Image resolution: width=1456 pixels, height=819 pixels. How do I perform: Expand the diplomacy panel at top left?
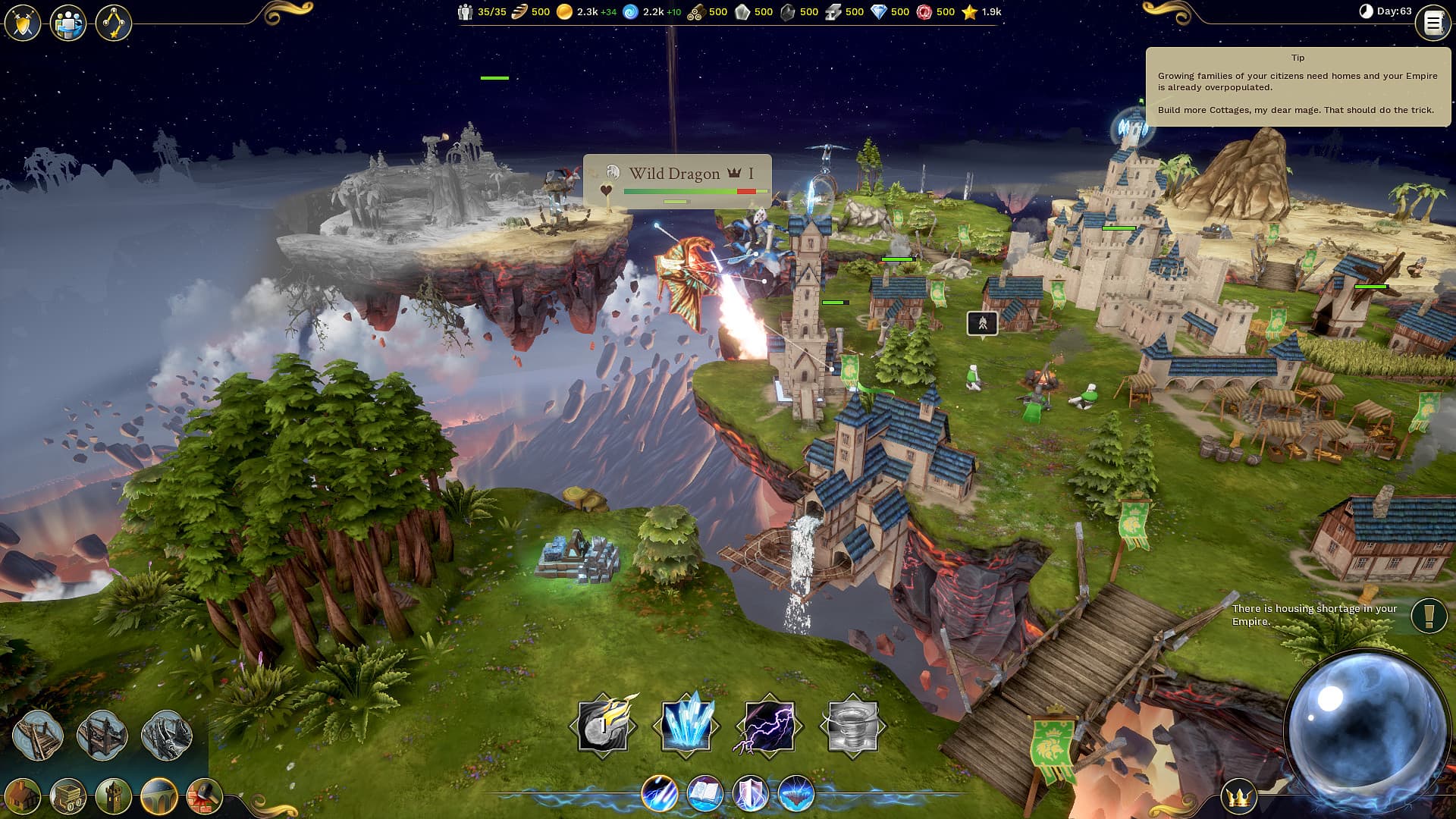(67, 22)
